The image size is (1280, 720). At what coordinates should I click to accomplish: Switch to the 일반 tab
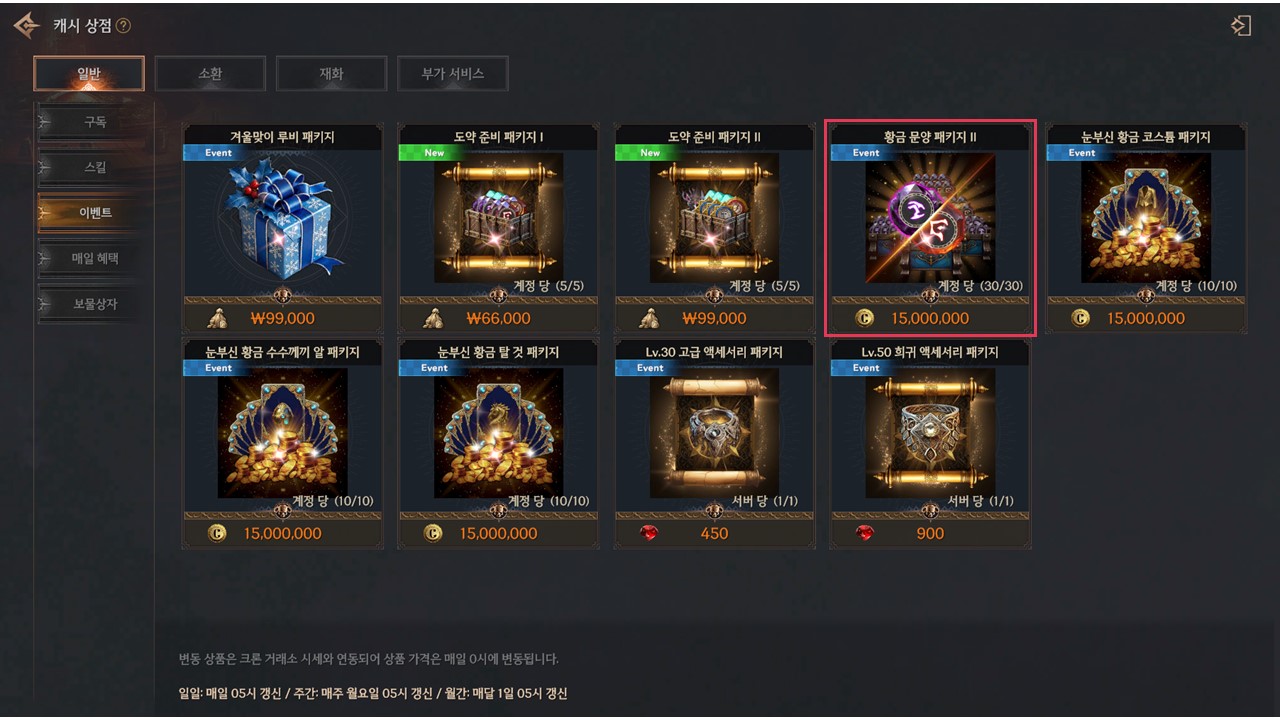89,74
